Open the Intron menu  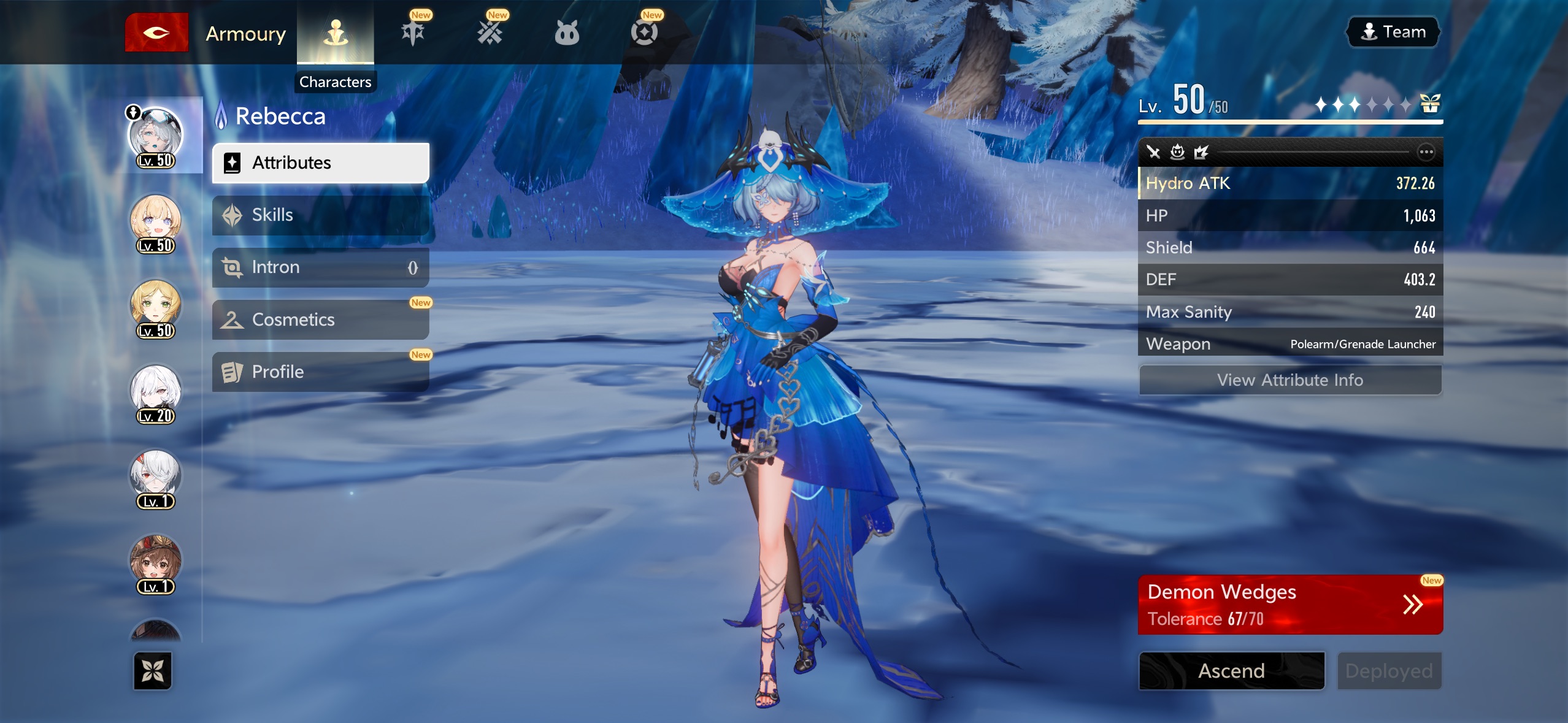(x=320, y=267)
